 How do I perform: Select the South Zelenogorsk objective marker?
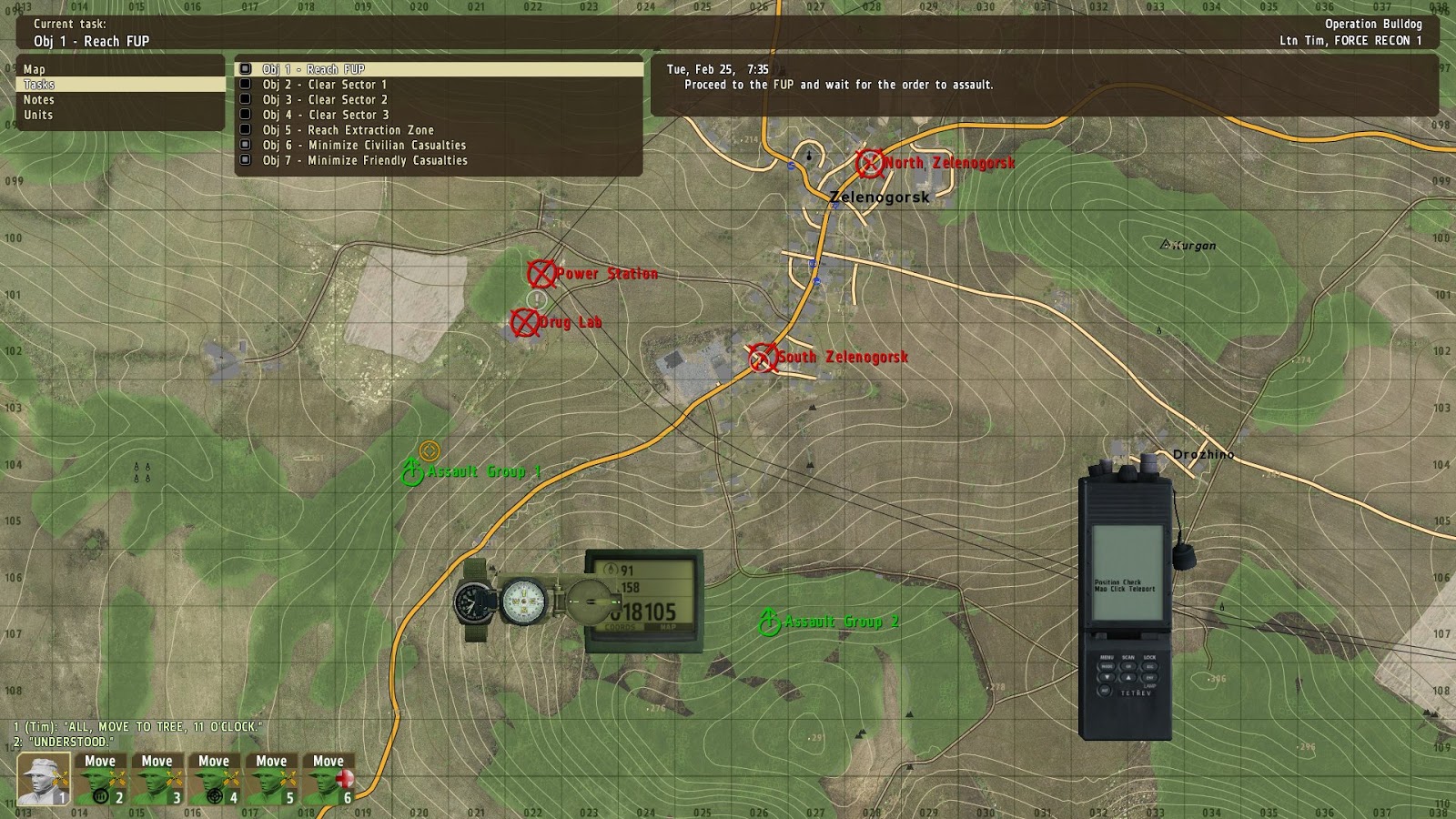click(761, 357)
